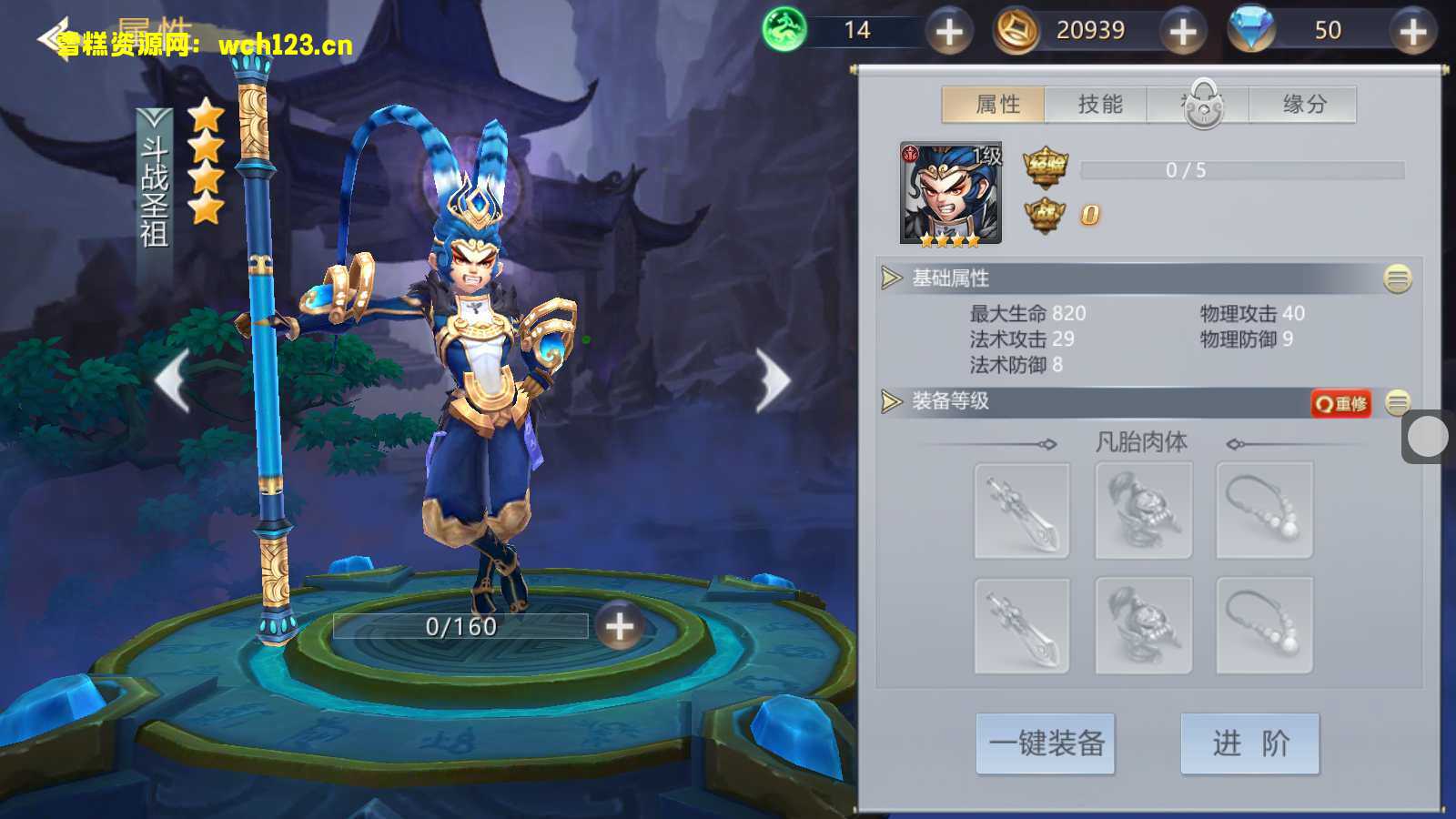
Task: Click the green dragon stamina icon
Action: pyautogui.click(x=784, y=30)
